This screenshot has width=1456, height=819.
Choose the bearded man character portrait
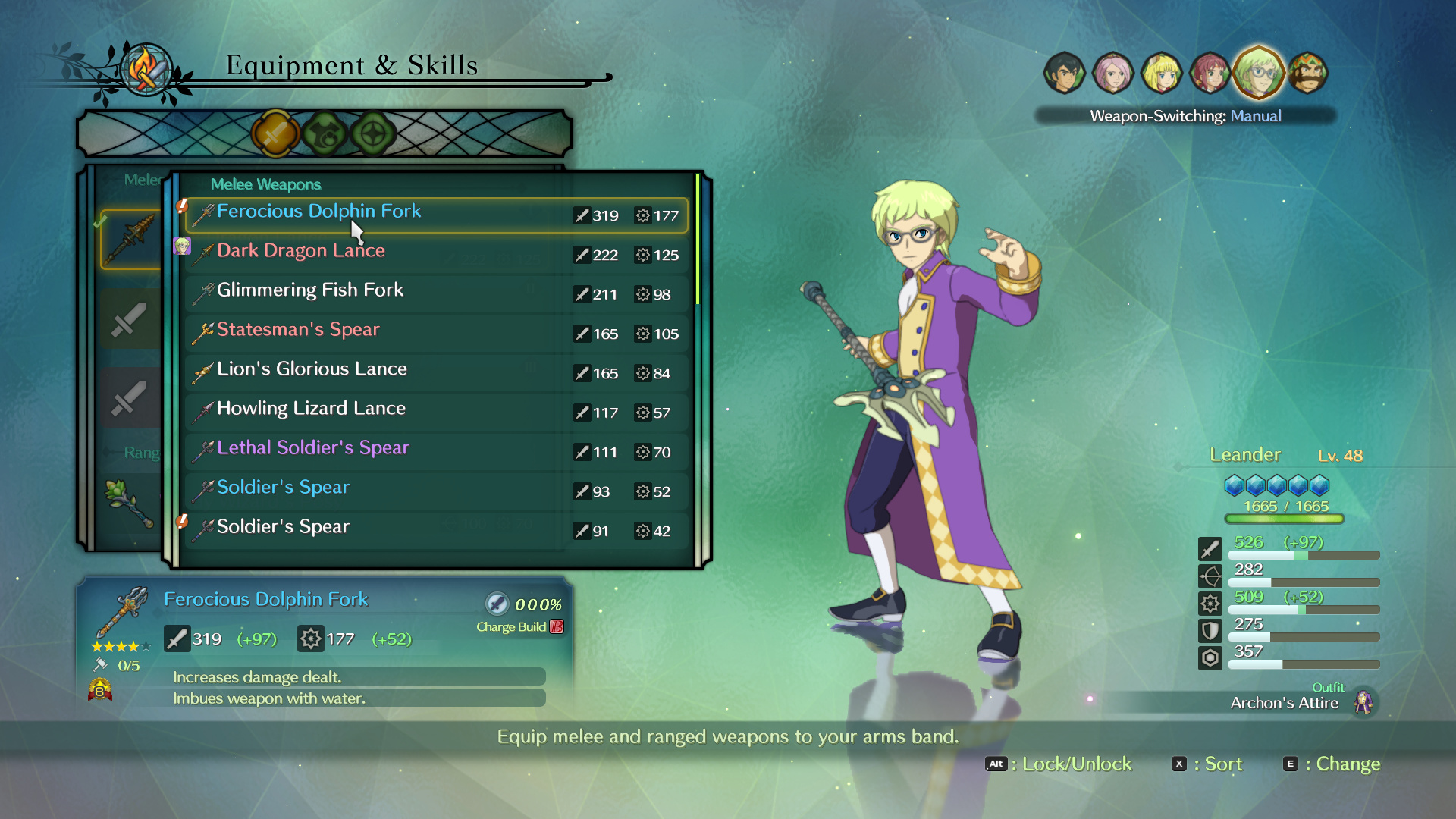pos(1308,74)
